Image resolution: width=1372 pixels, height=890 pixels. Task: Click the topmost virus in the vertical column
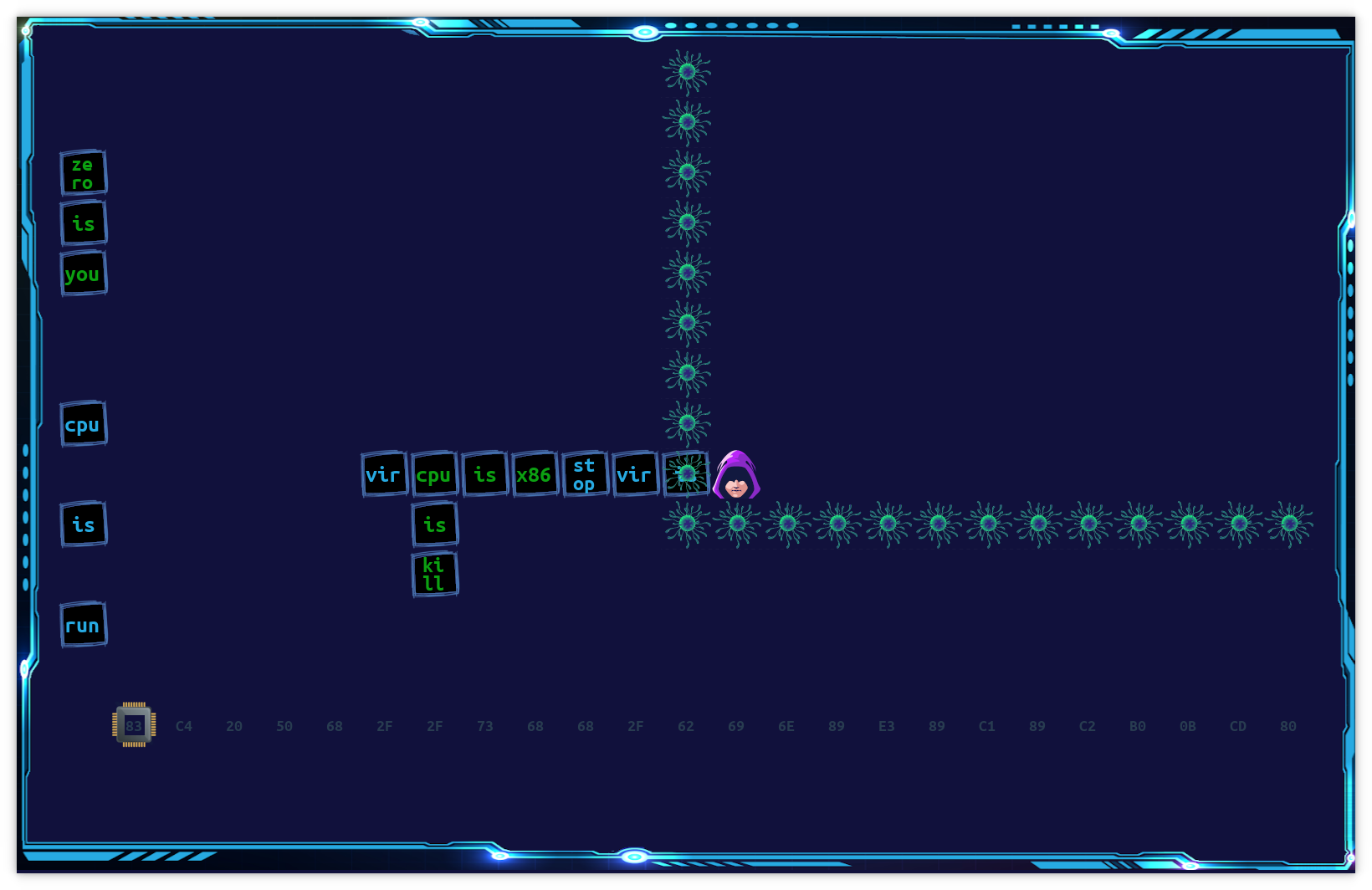coord(687,71)
